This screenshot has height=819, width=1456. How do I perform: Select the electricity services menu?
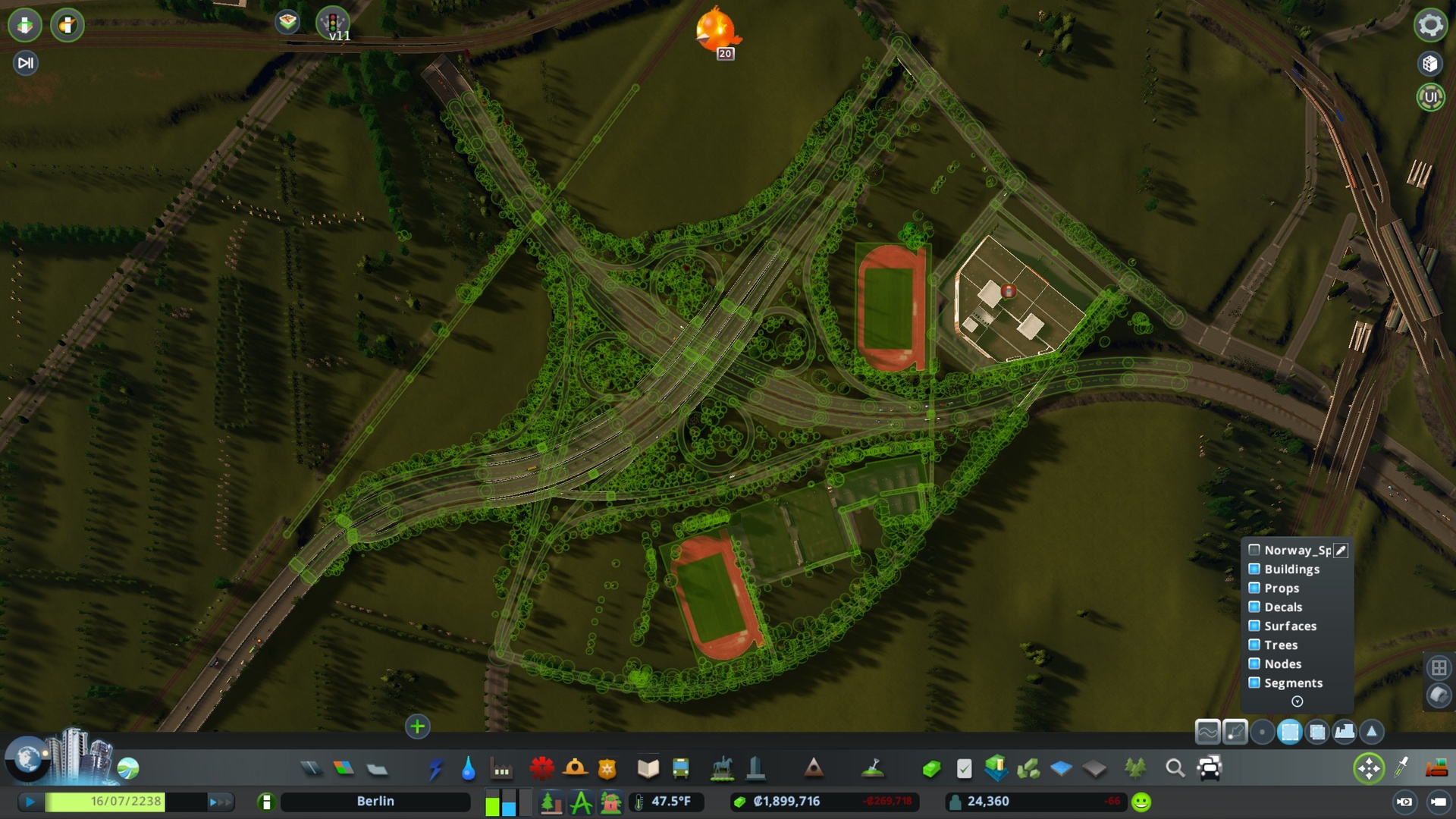[438, 768]
